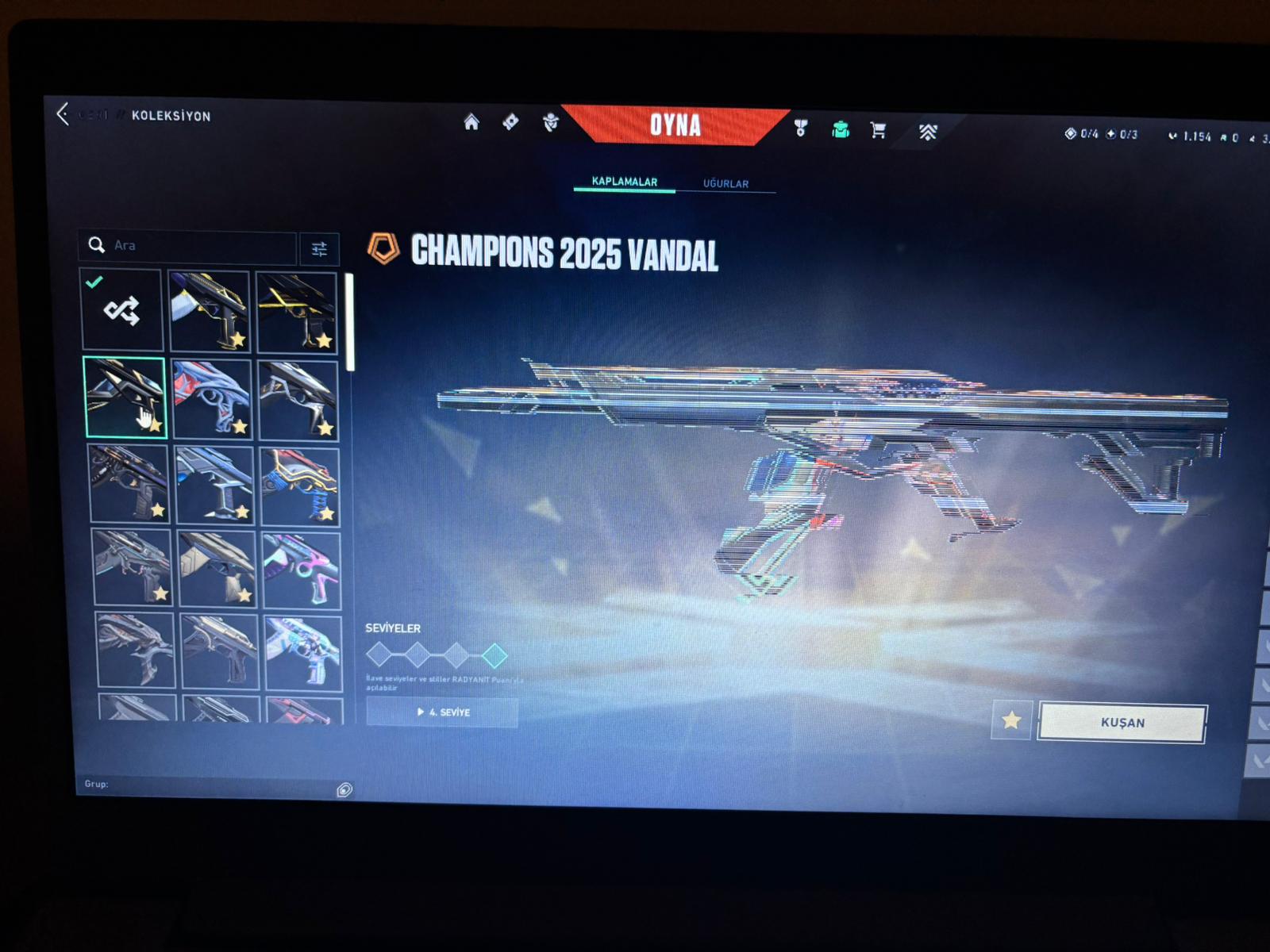Image resolution: width=1270 pixels, height=952 pixels.
Task: Click the group copy icon beside Grup
Action: tap(344, 789)
